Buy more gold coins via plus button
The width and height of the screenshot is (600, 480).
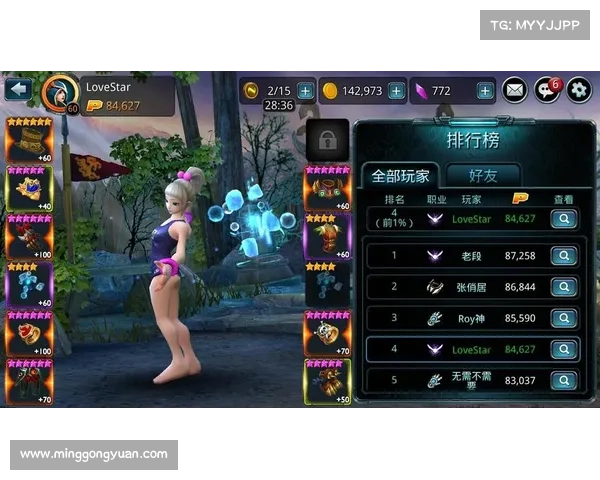click(397, 90)
